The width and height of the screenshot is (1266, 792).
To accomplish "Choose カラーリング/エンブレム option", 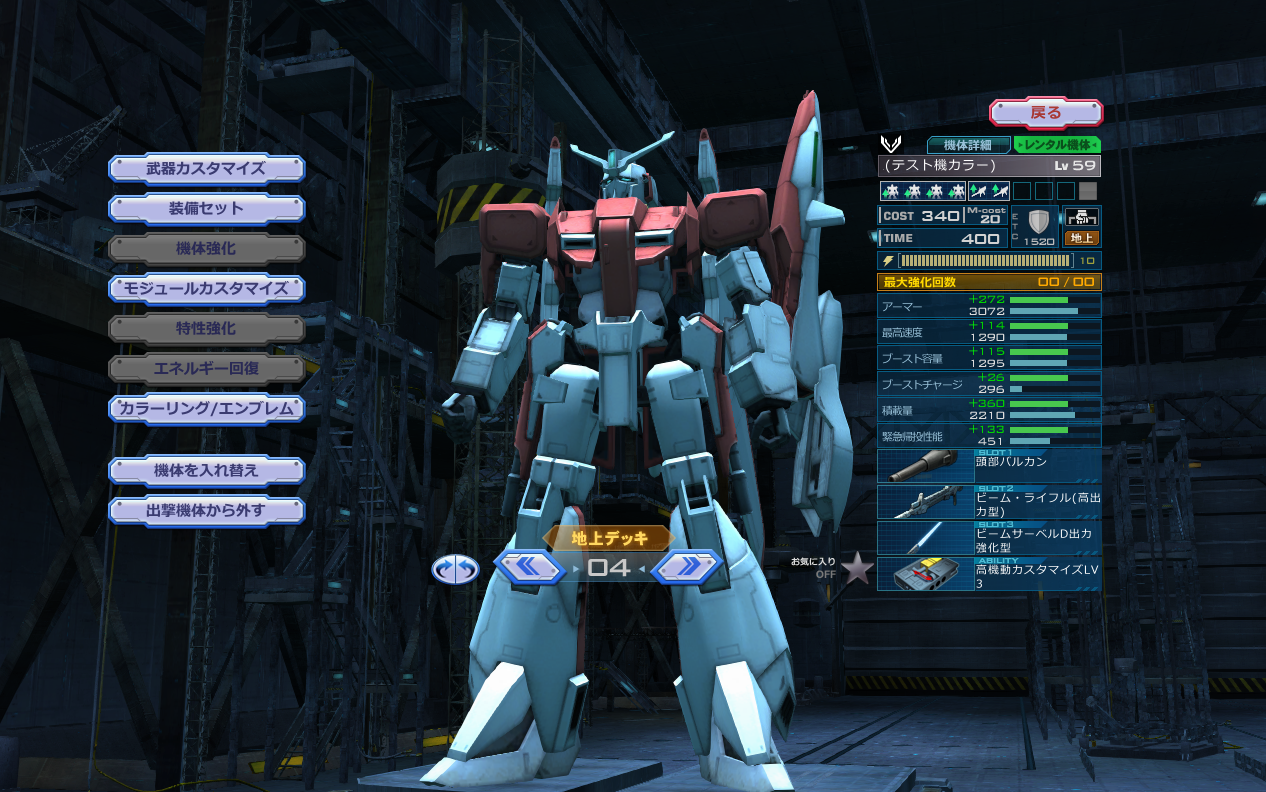I will coord(206,409).
